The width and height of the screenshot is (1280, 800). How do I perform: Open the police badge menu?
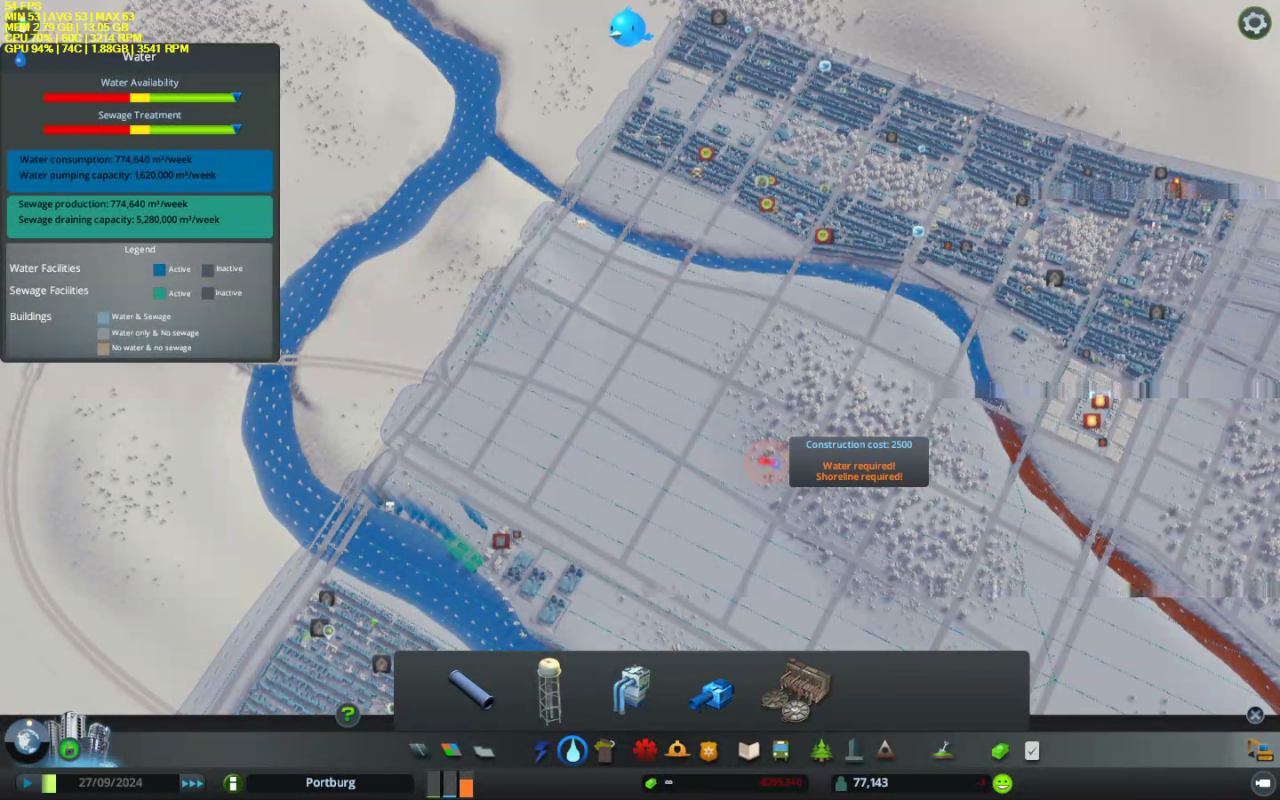(x=709, y=750)
